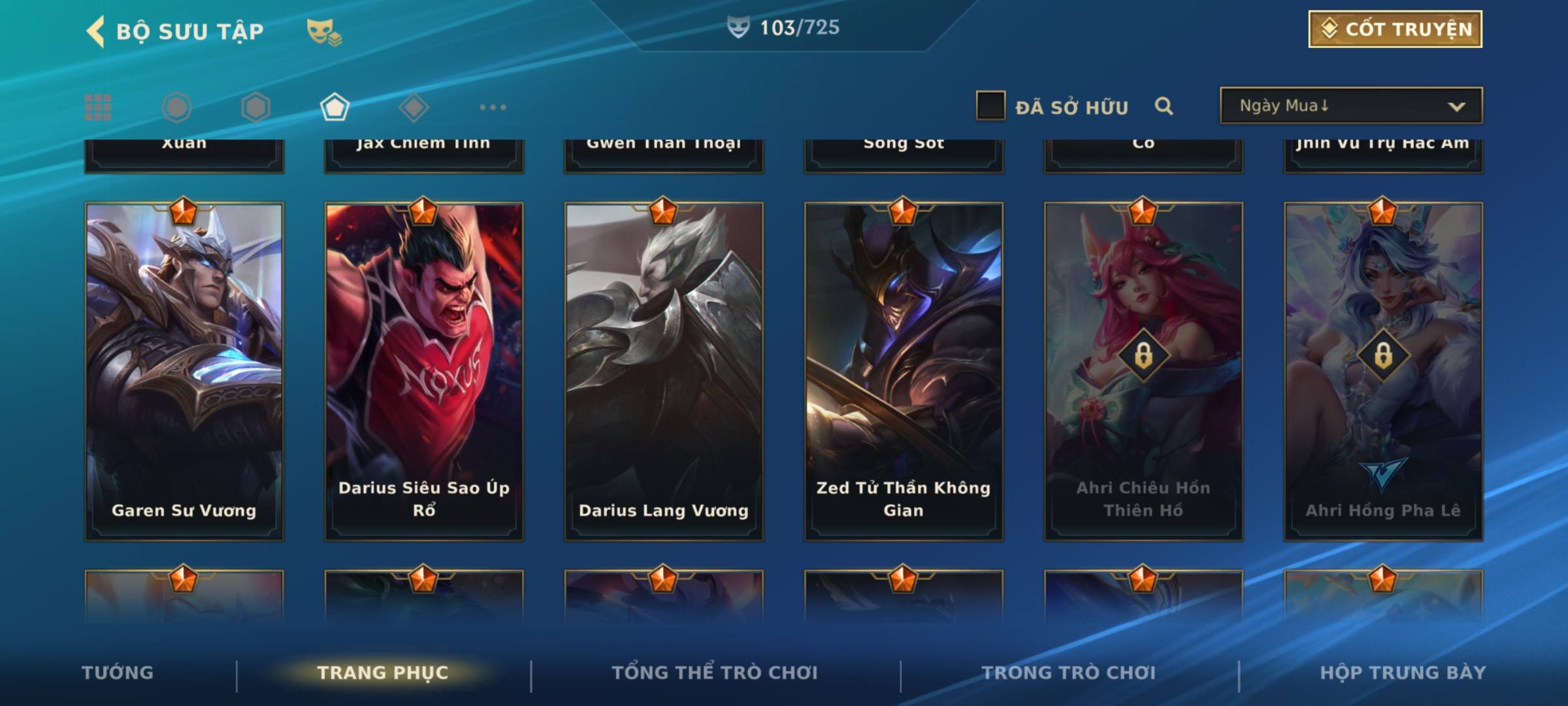The image size is (1568, 706).
Task: Switch to the Hộp Trưng Bày tab
Action: click(1403, 673)
